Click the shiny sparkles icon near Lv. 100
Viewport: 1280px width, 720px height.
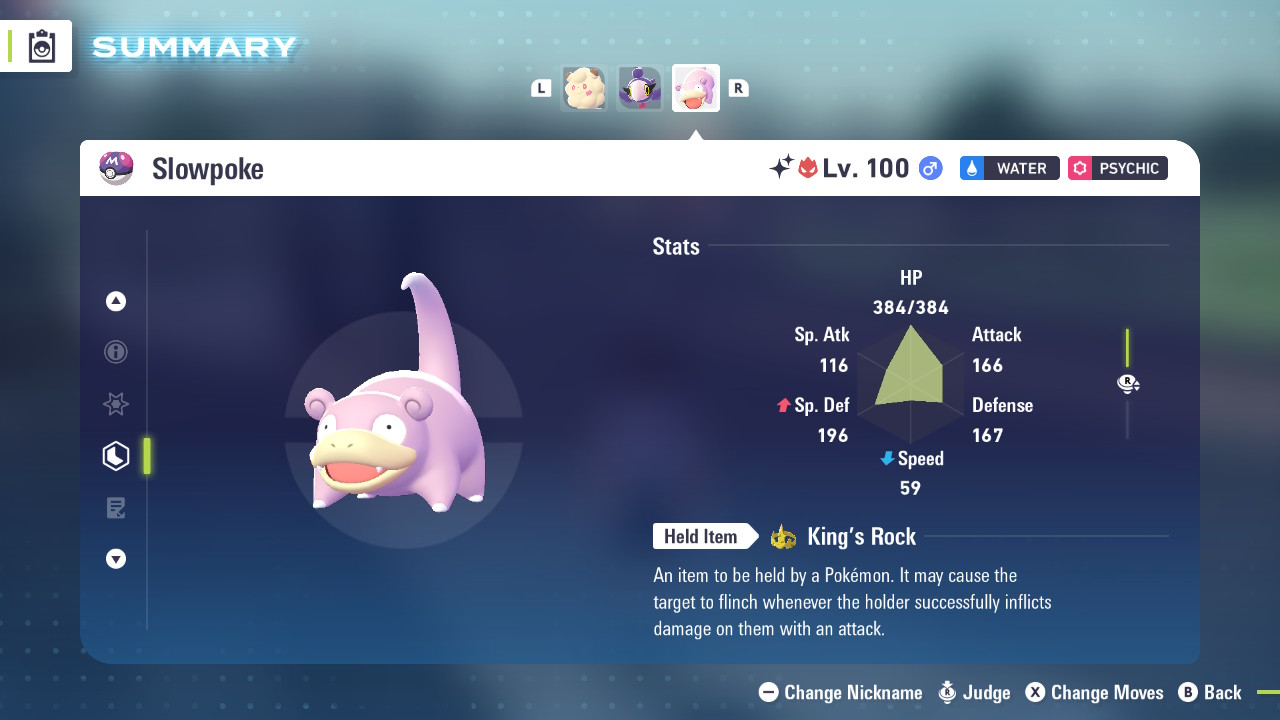[784, 168]
